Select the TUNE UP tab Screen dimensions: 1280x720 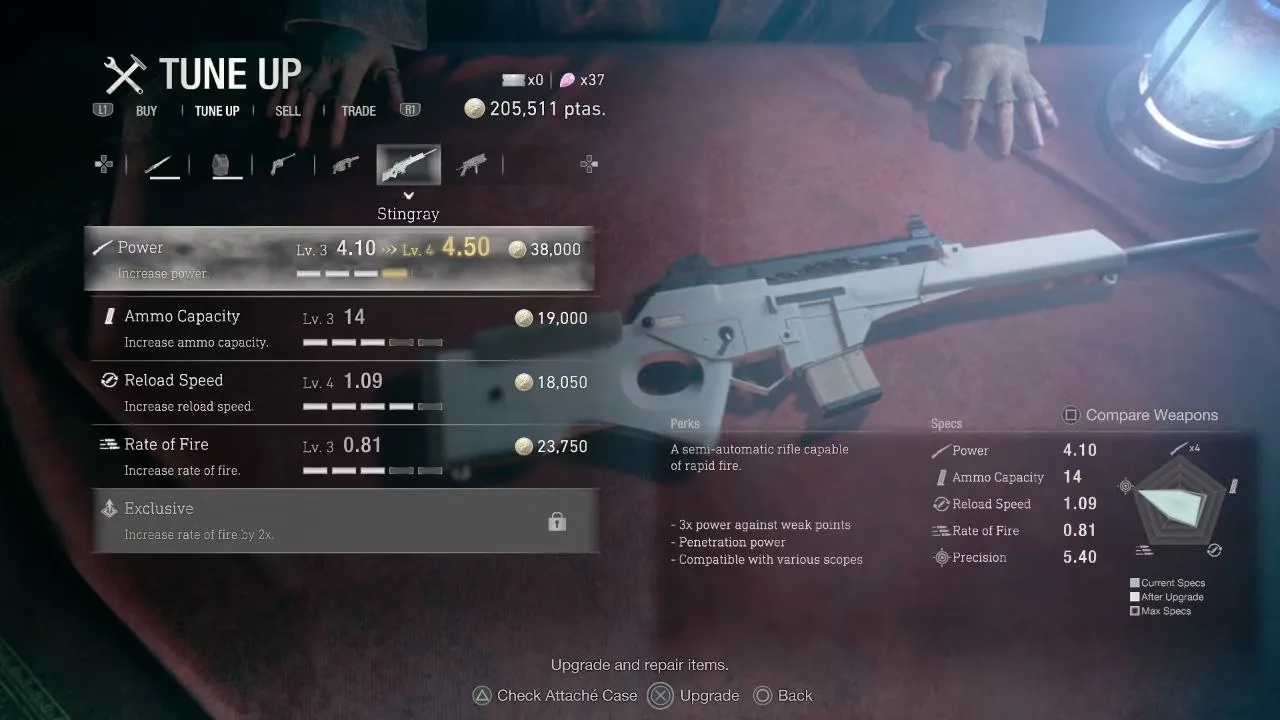click(x=217, y=111)
